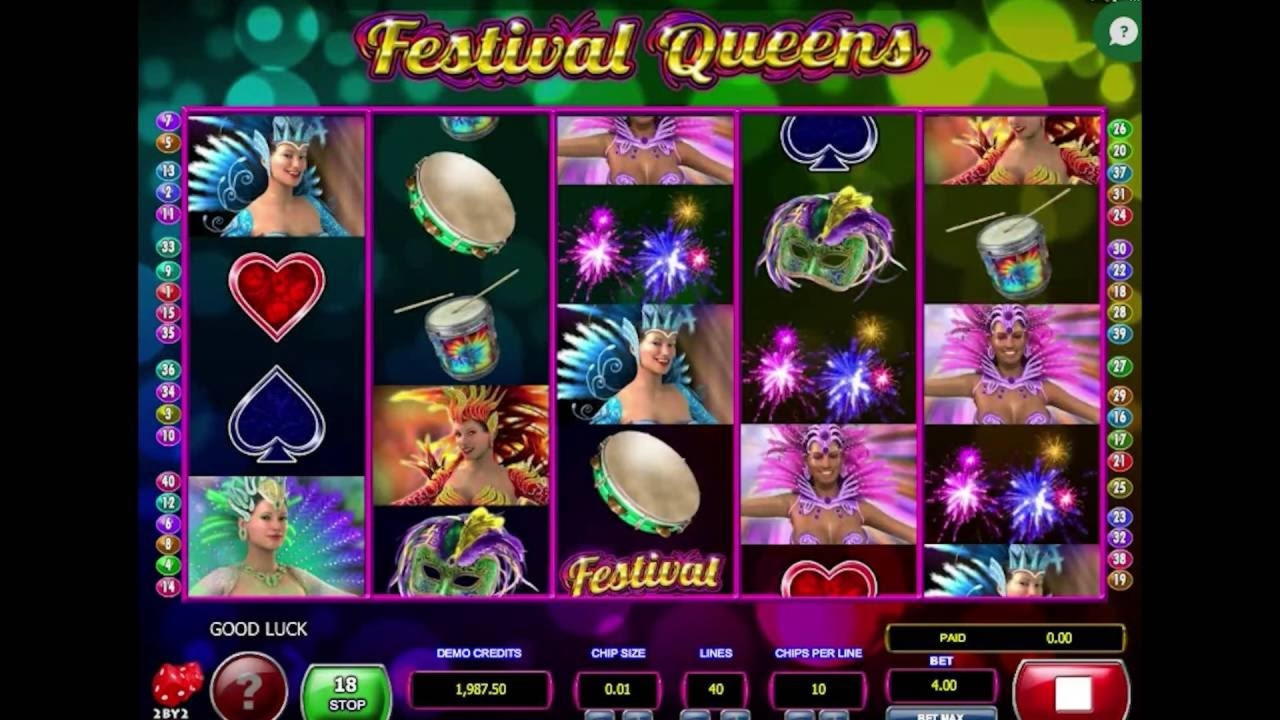Select payline marker number 14
This screenshot has height=720, width=1280.
point(168,587)
